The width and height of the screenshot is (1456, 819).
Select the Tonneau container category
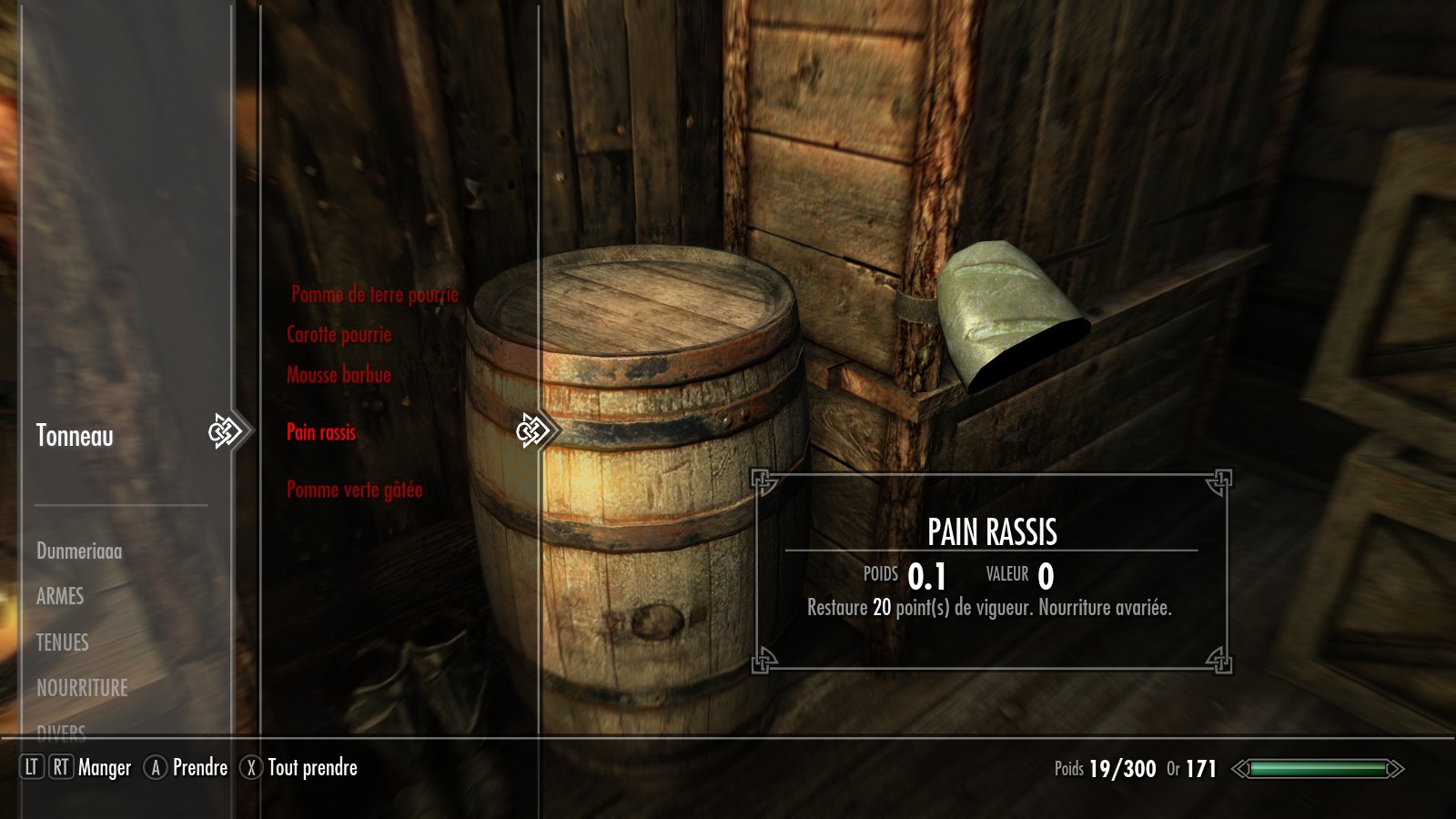pyautogui.click(x=75, y=436)
